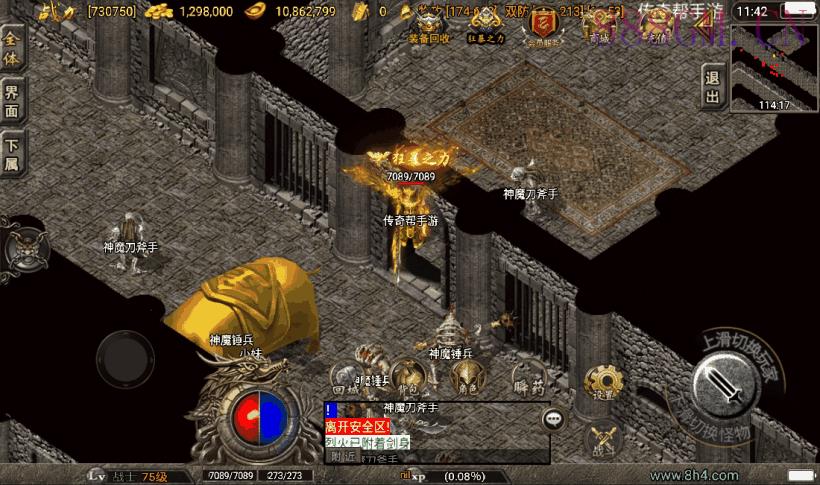This screenshot has height=485, width=820.
Task: Switch to the 界面 tab
Action: (13, 100)
